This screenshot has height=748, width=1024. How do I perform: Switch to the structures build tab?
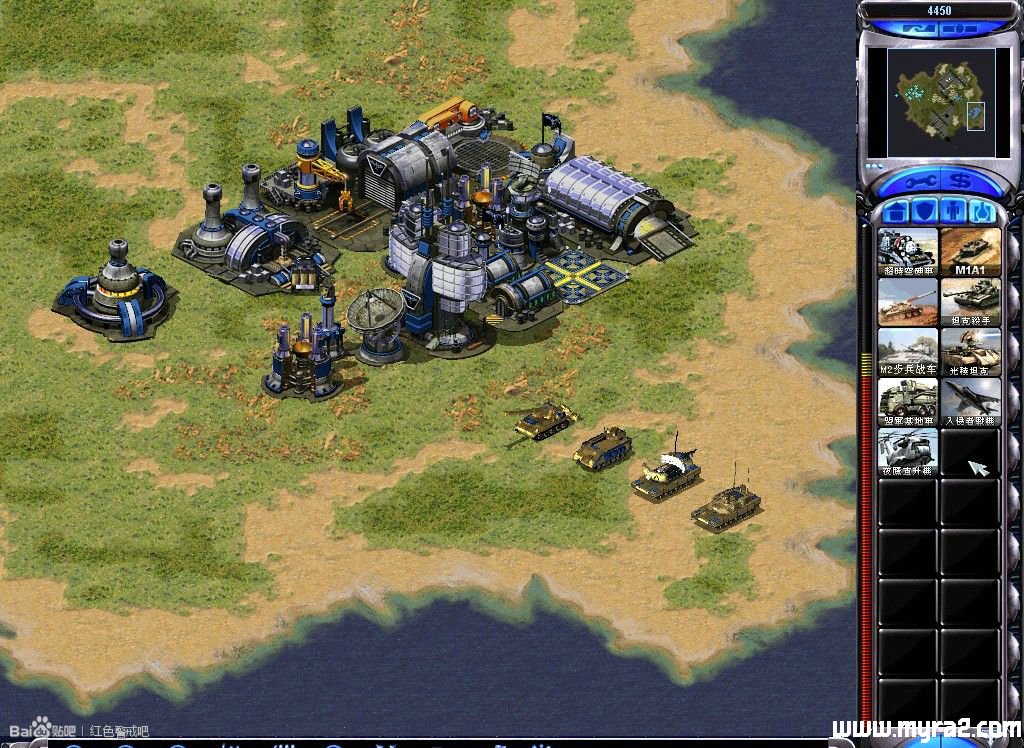point(897,212)
